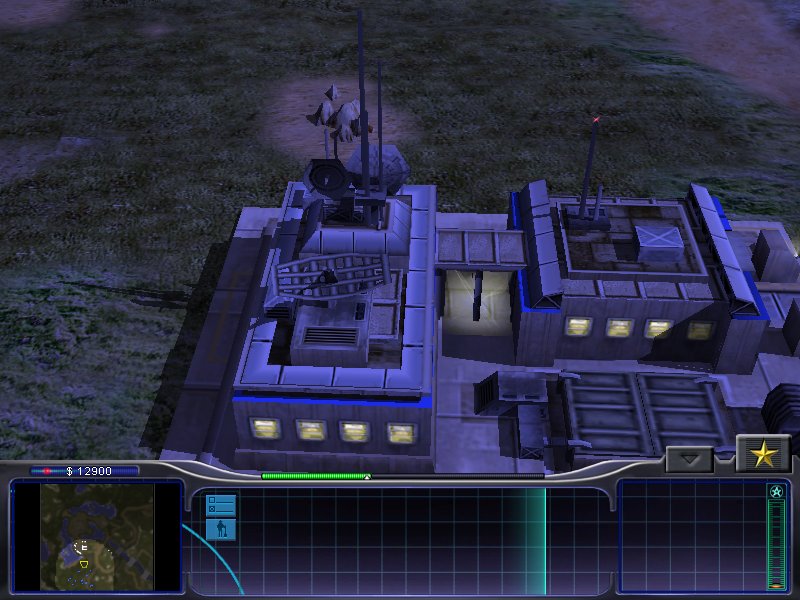Click the radar minimap
The height and width of the screenshot is (600, 800).
(97, 537)
